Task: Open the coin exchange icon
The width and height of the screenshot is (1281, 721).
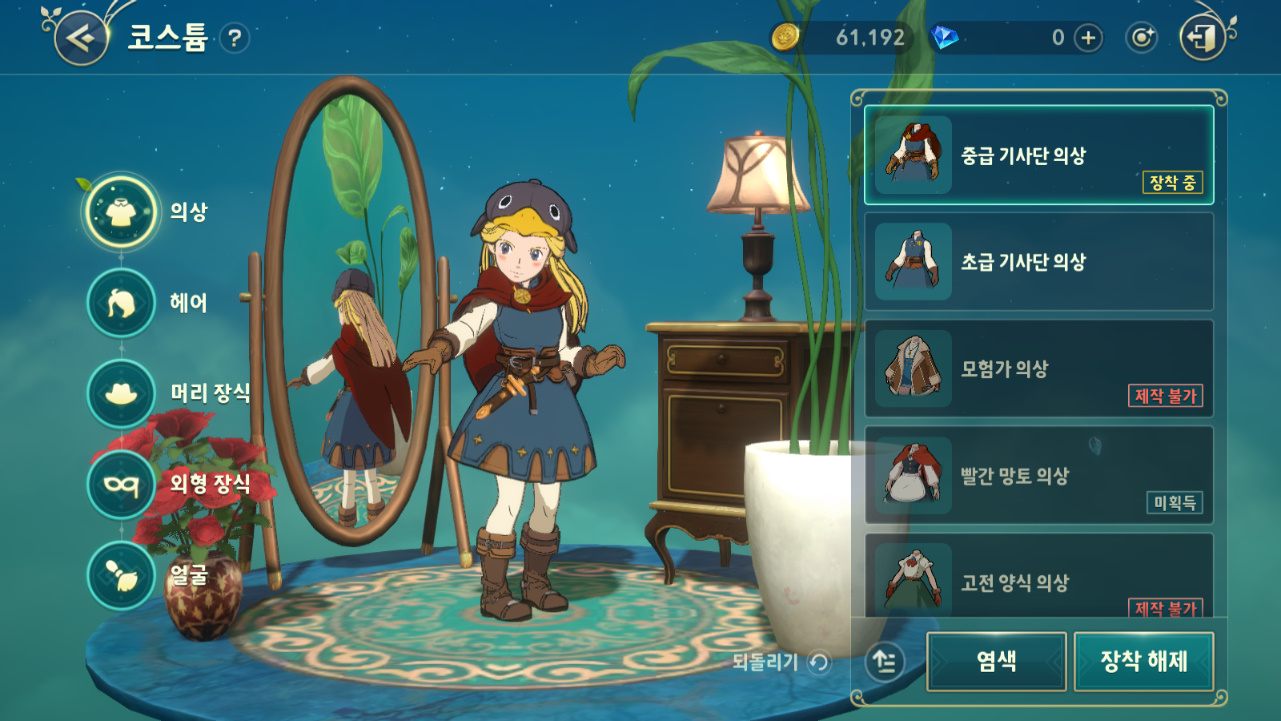Action: (x=1141, y=38)
